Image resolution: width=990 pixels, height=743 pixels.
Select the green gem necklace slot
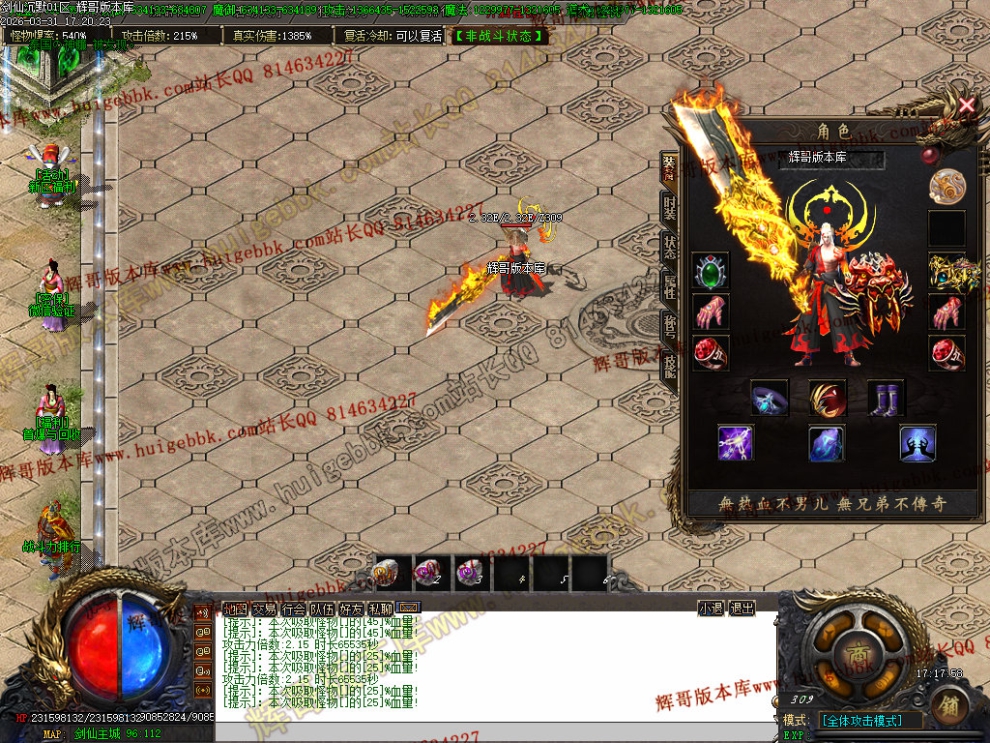click(711, 271)
